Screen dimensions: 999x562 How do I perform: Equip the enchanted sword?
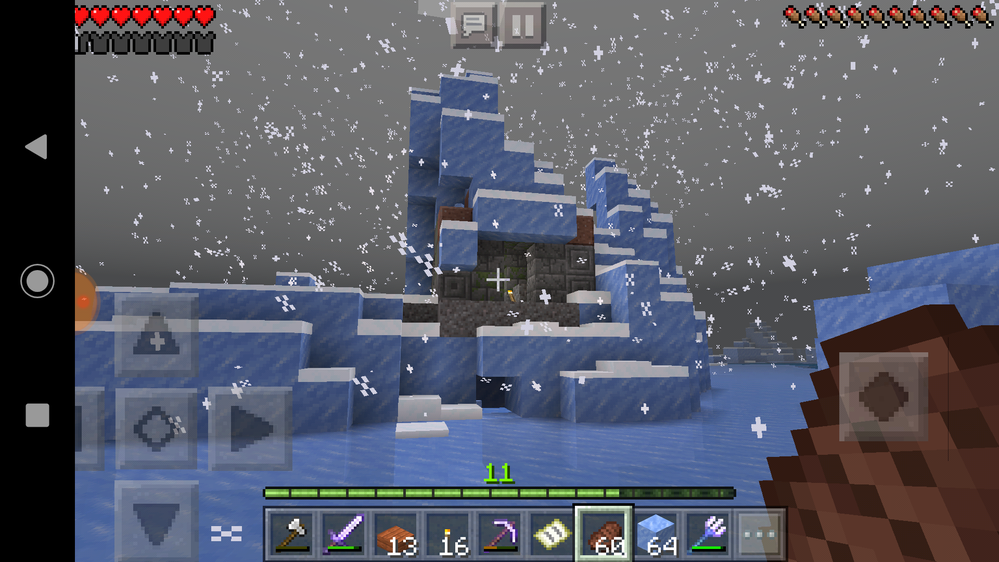pyautogui.click(x=343, y=535)
